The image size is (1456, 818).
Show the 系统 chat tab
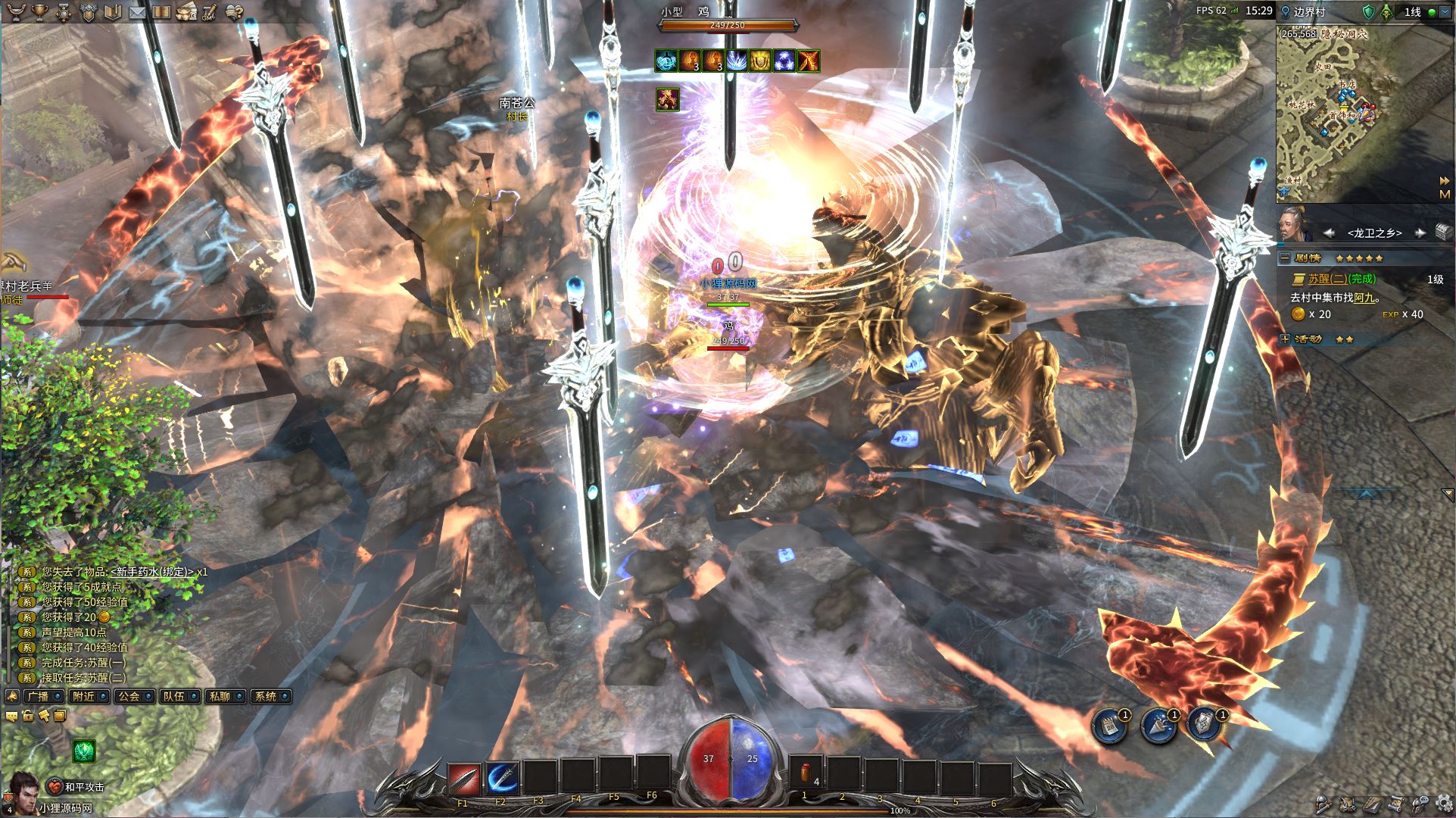coord(266,696)
